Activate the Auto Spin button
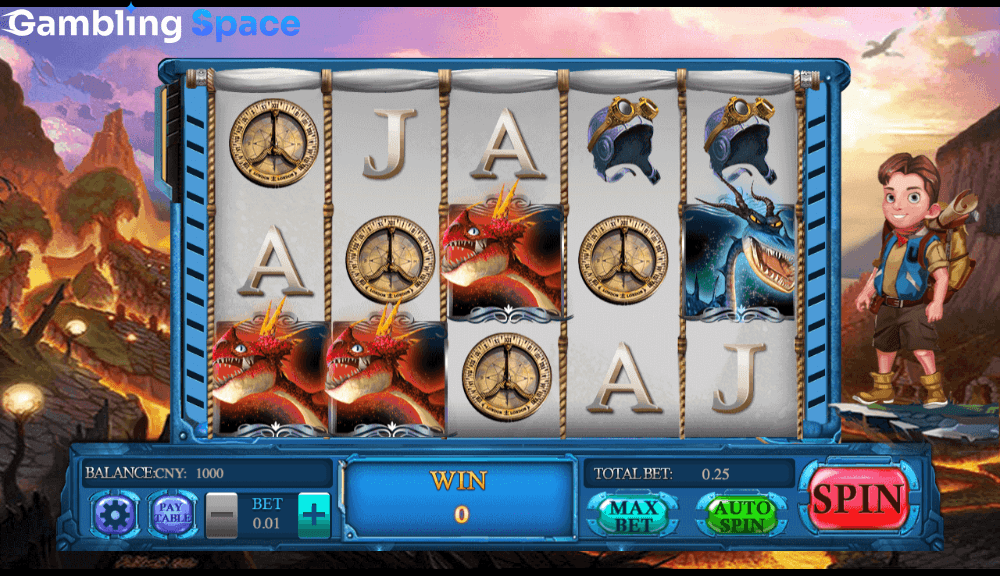Screen dimensions: 1000x576 pyautogui.click(x=742, y=515)
